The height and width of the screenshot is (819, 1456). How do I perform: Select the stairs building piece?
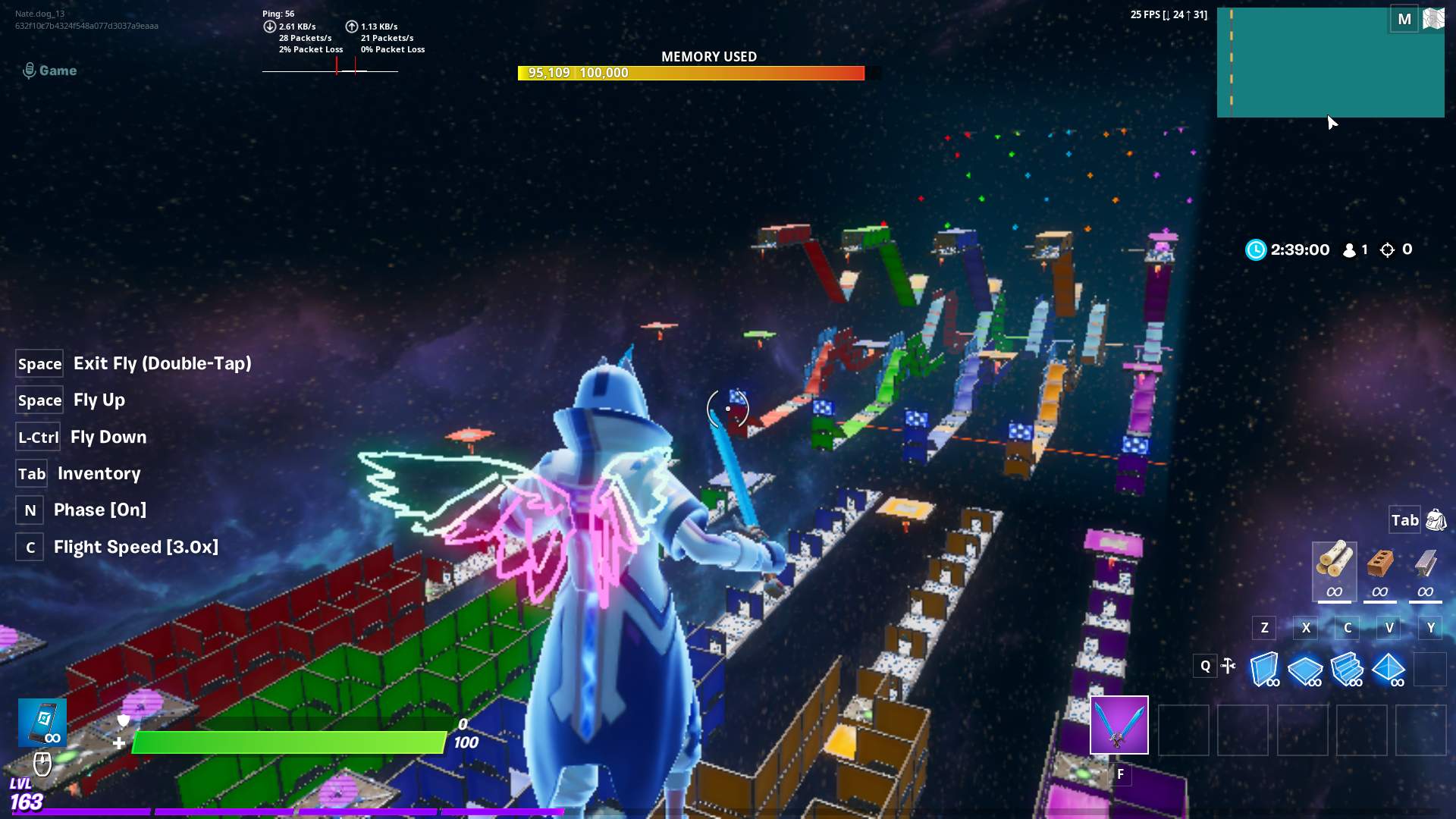click(x=1349, y=669)
